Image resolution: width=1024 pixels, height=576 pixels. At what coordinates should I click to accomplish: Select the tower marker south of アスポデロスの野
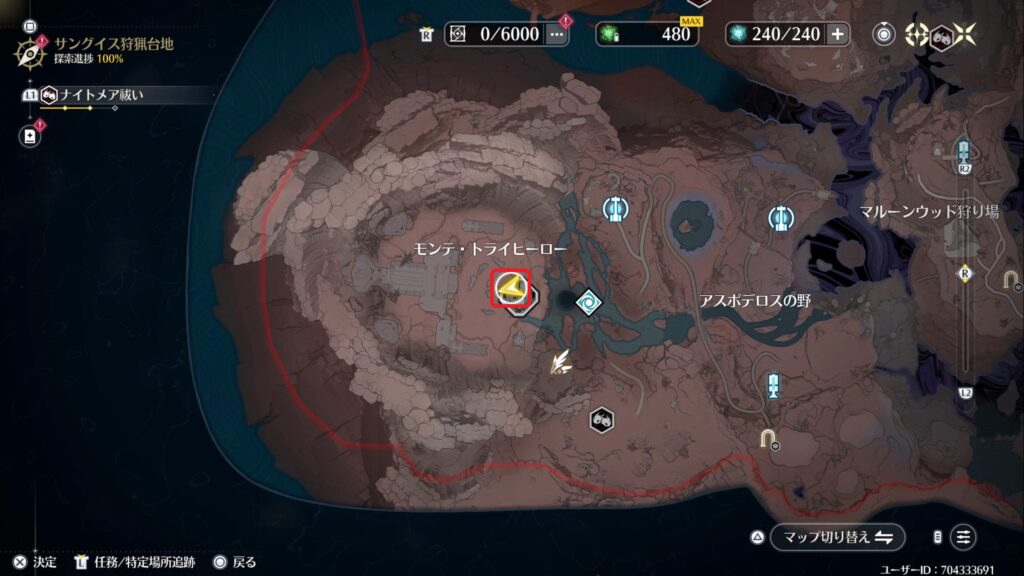pyautogui.click(x=773, y=386)
